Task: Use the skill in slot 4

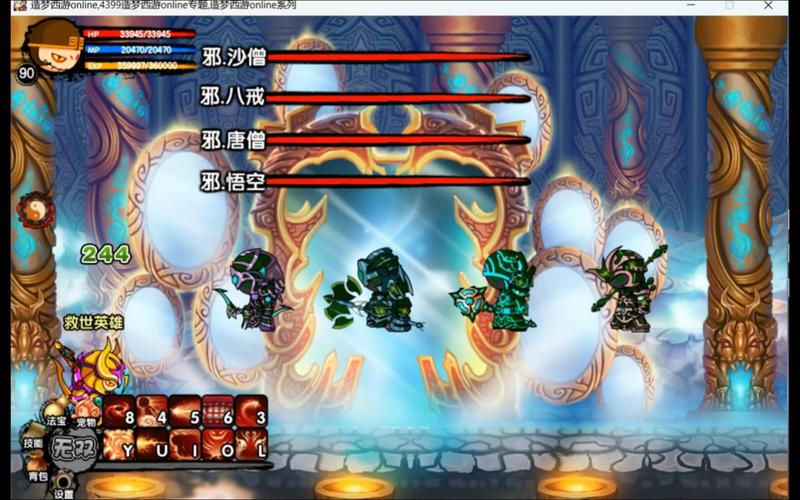Action: point(151,410)
